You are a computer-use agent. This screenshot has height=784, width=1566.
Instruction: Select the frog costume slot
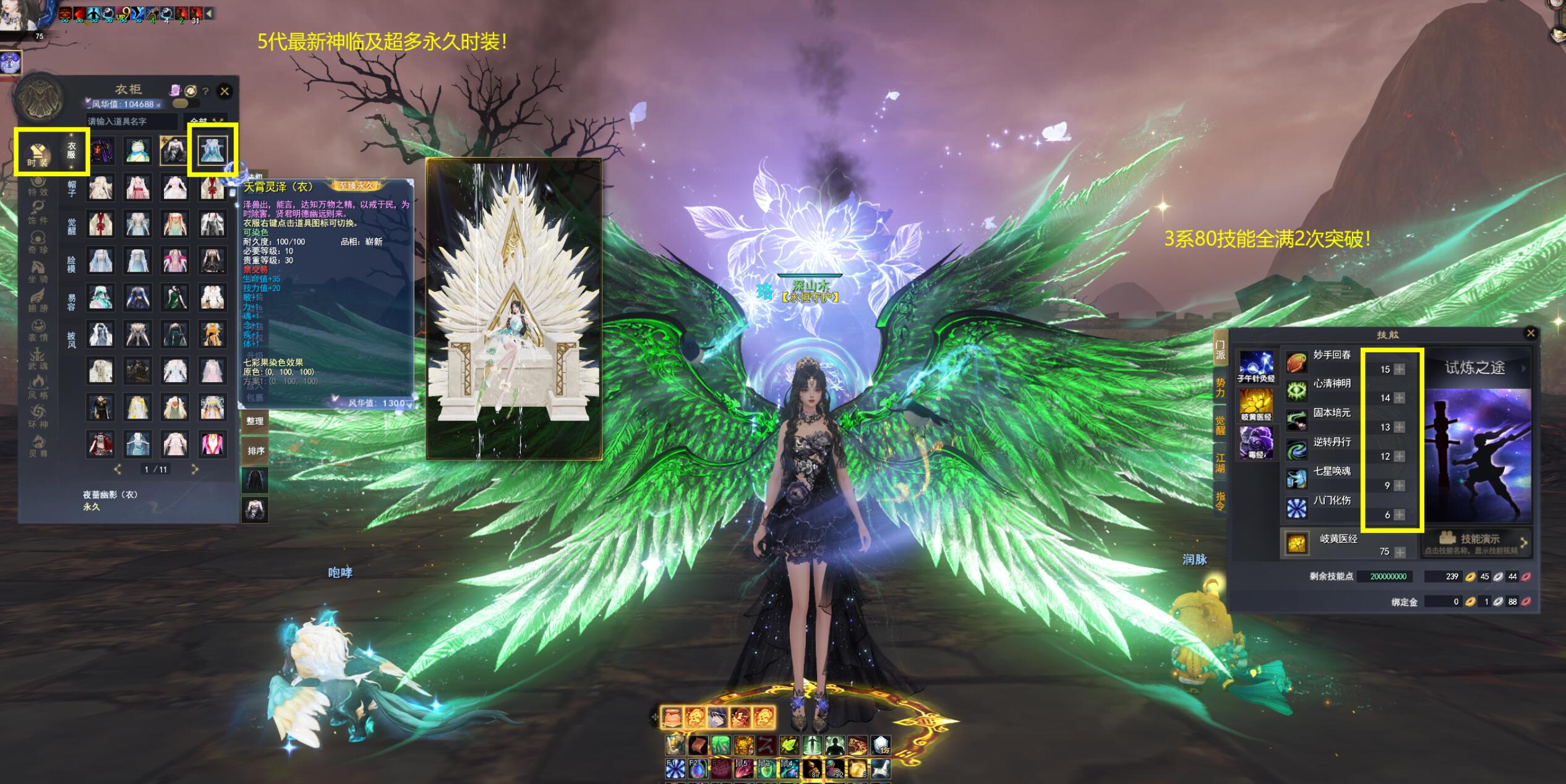click(137, 151)
